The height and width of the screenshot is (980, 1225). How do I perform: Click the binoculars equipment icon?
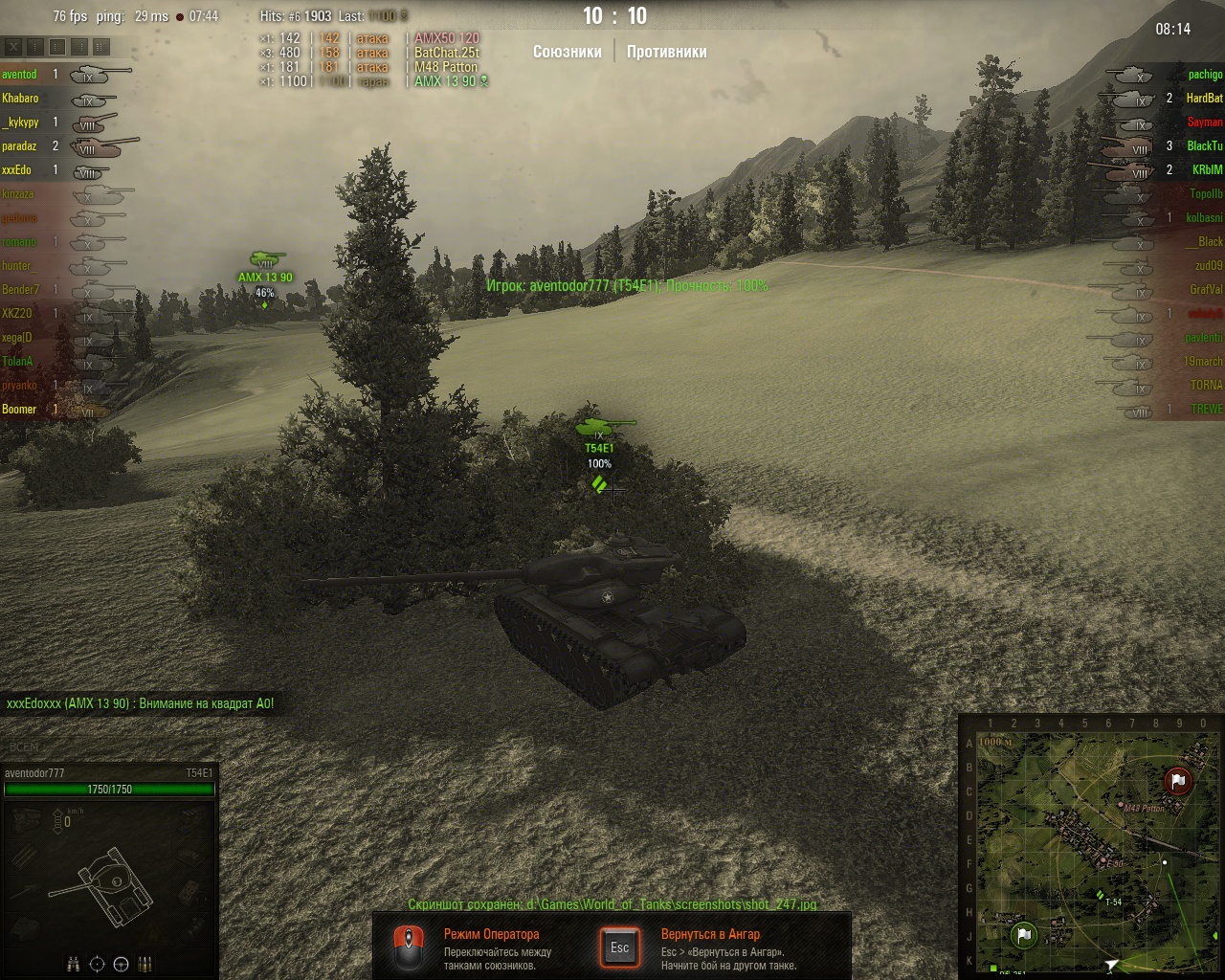pyautogui.click(x=74, y=965)
